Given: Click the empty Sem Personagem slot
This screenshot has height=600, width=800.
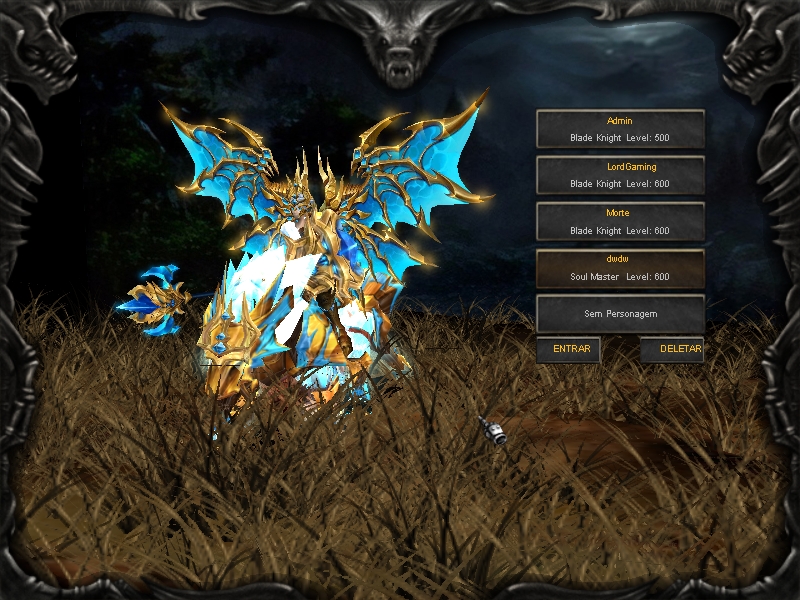Looking at the screenshot, I should (620, 313).
